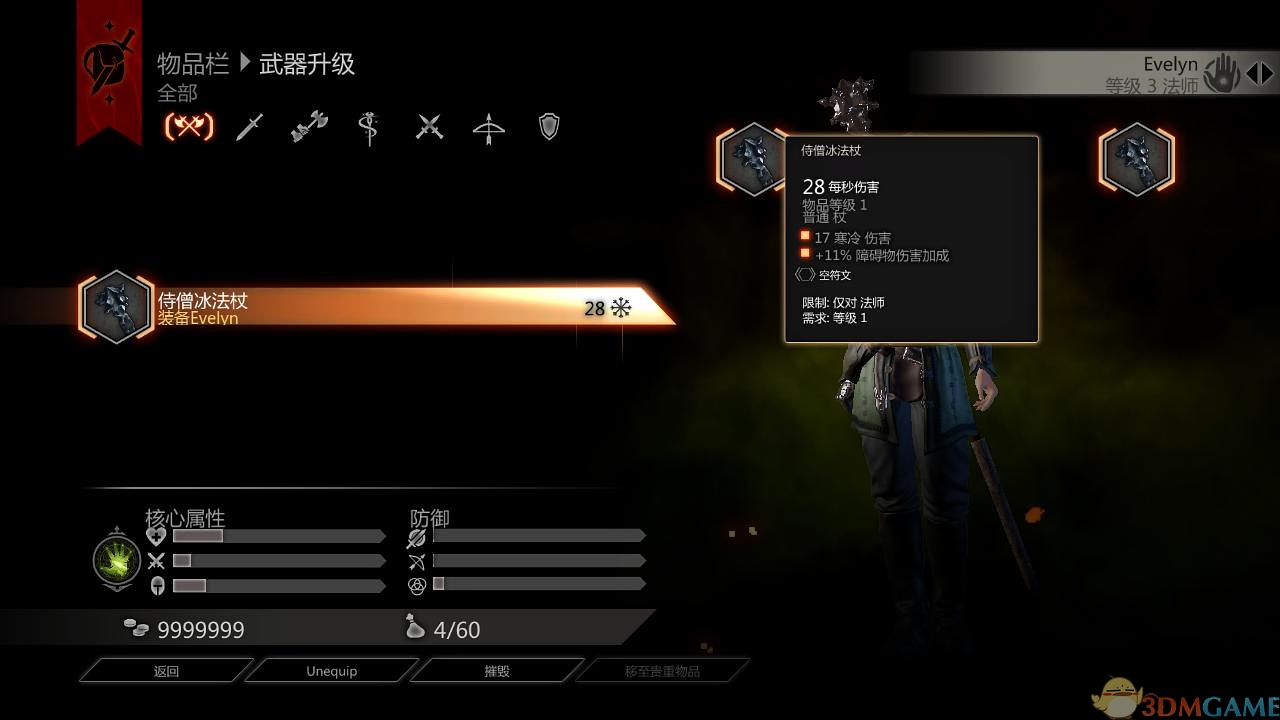Select the two-handed axe filter icon
Image resolution: width=1280 pixels, height=720 pixels.
click(308, 125)
